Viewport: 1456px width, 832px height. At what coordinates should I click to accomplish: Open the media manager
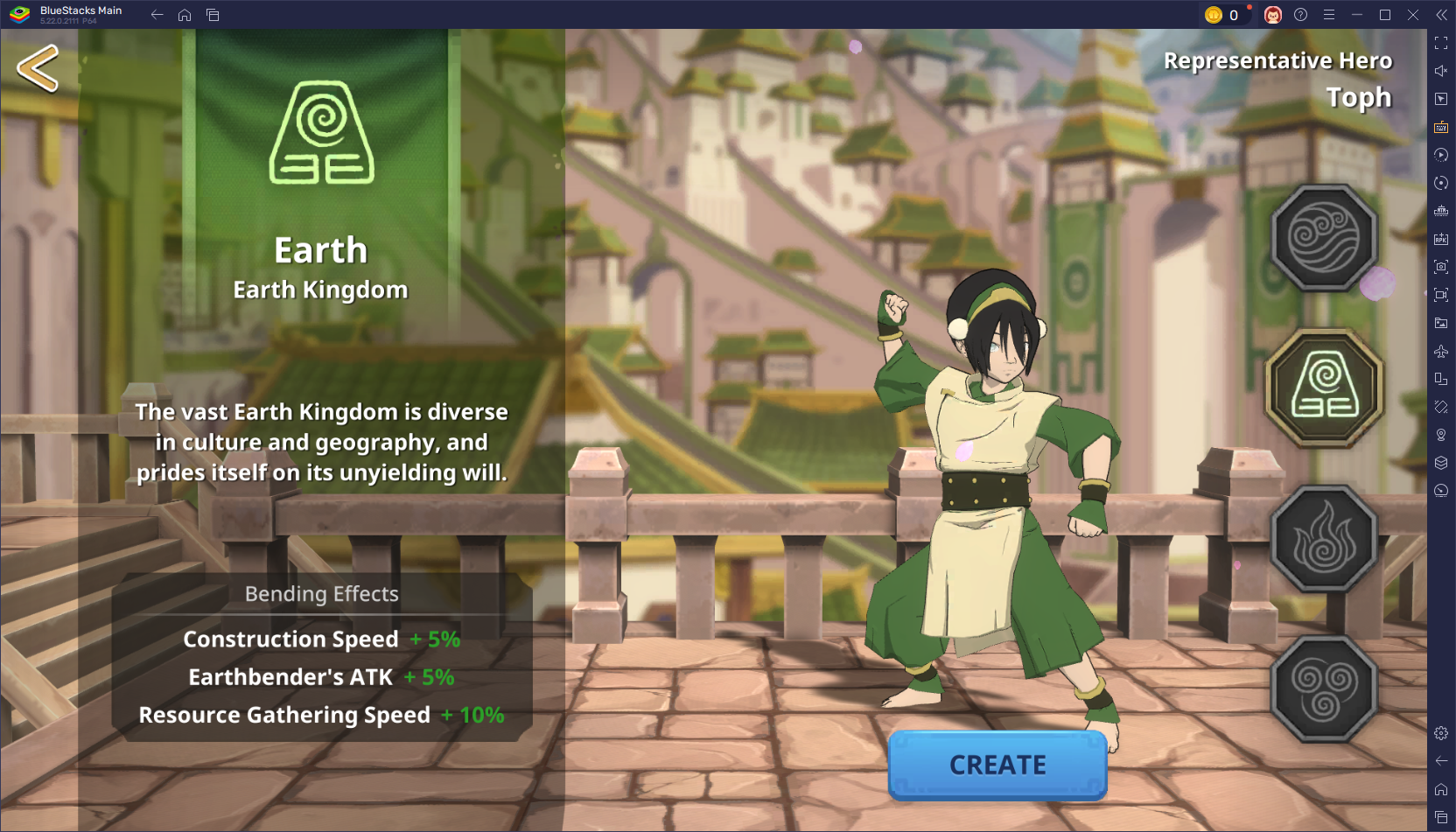point(1440,323)
